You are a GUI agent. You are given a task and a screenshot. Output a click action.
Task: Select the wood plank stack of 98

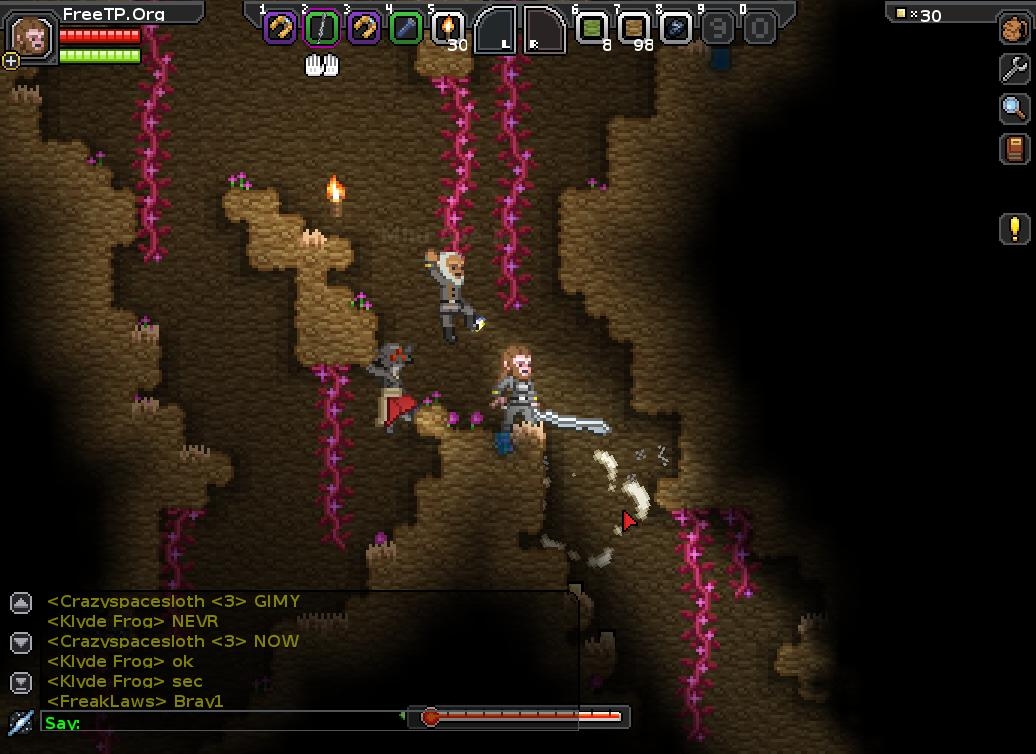[x=633, y=28]
